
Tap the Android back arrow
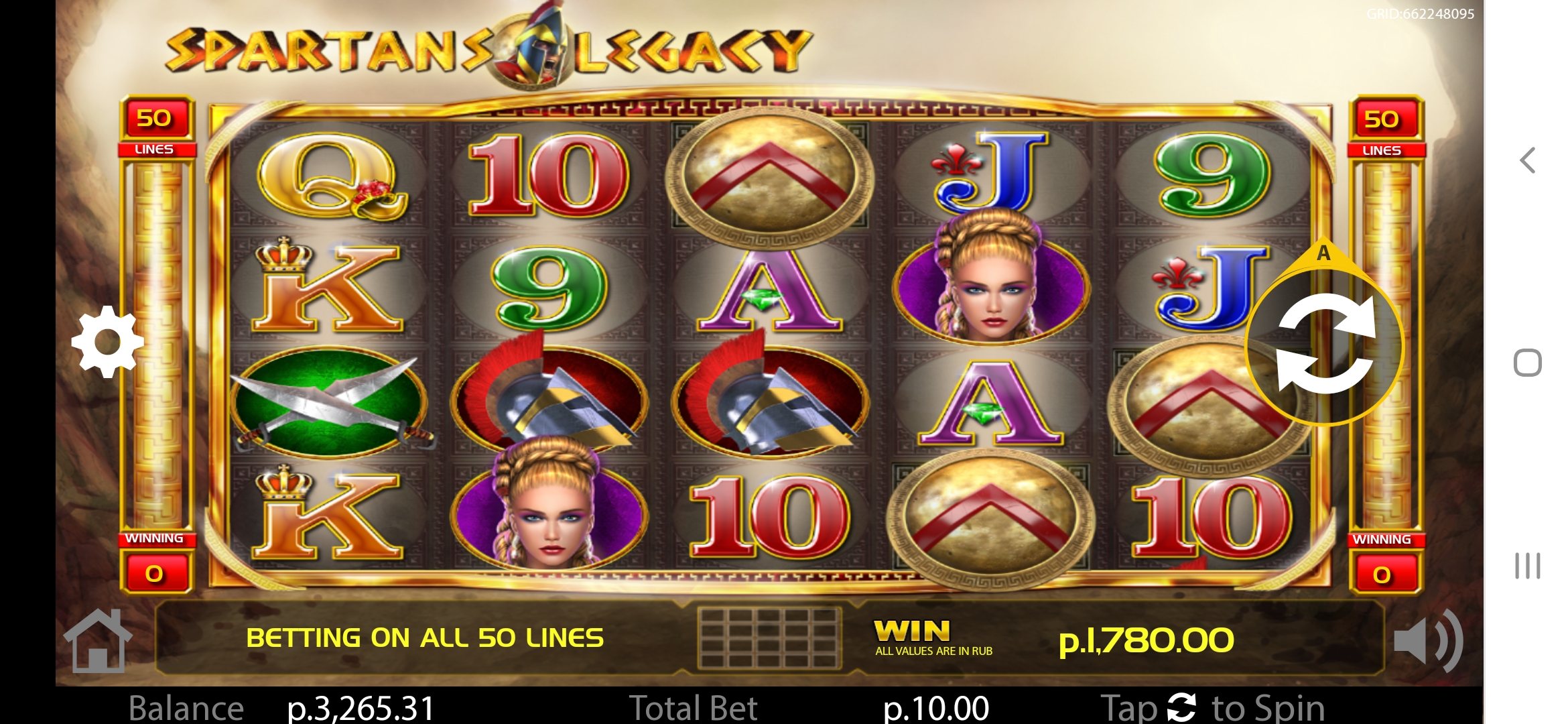[x=1528, y=160]
